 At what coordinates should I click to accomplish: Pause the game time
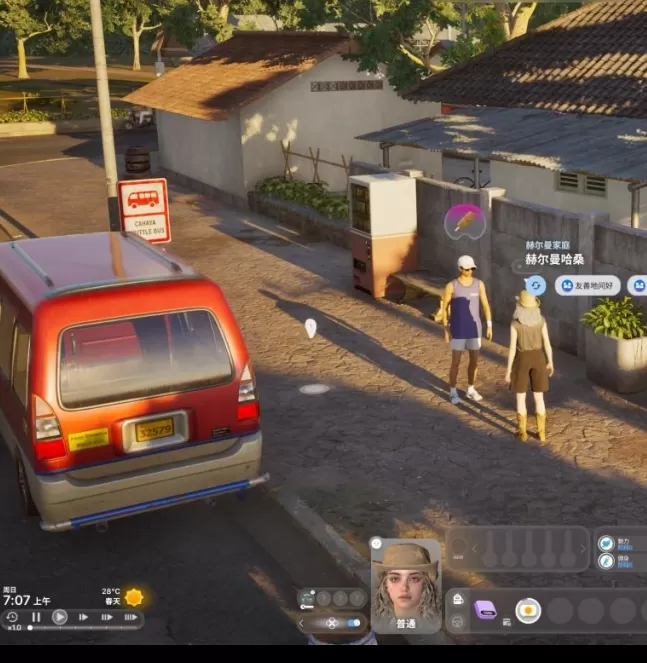36,617
